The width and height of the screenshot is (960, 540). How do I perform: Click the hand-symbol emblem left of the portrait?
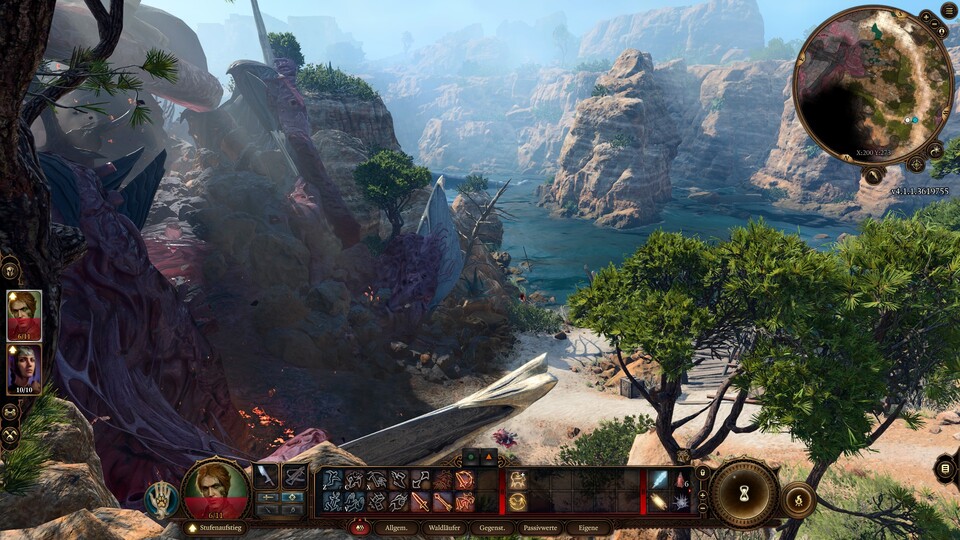pyautogui.click(x=161, y=500)
